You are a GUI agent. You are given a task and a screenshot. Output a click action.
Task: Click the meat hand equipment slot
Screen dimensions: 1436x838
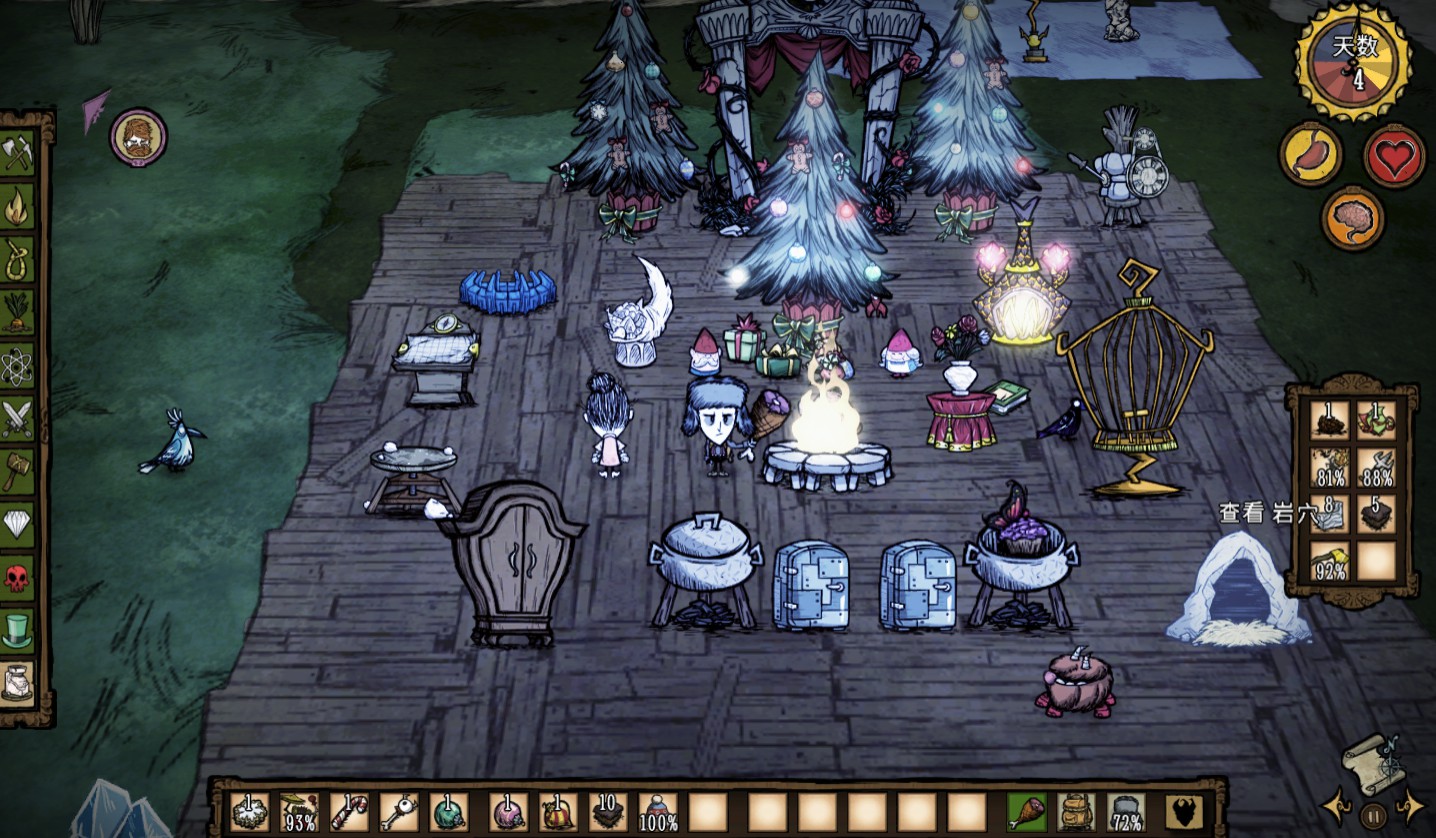(1026, 811)
